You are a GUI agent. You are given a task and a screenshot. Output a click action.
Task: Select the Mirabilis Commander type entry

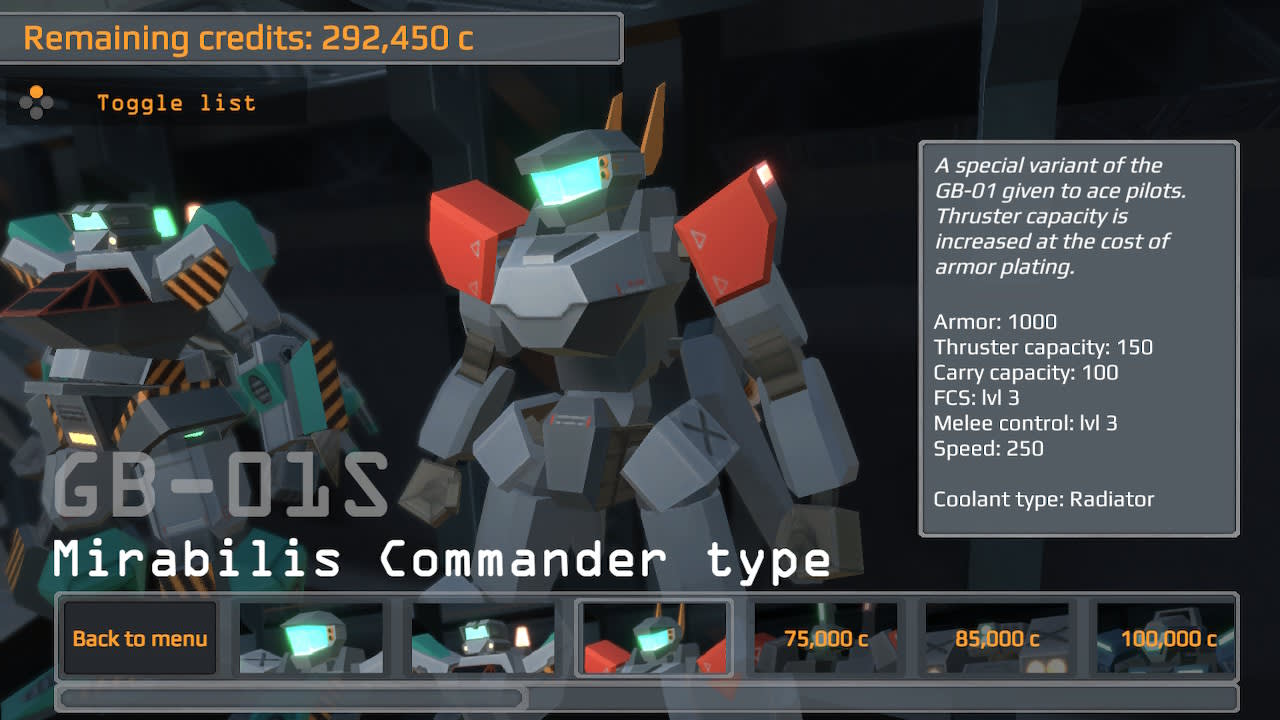[440, 560]
